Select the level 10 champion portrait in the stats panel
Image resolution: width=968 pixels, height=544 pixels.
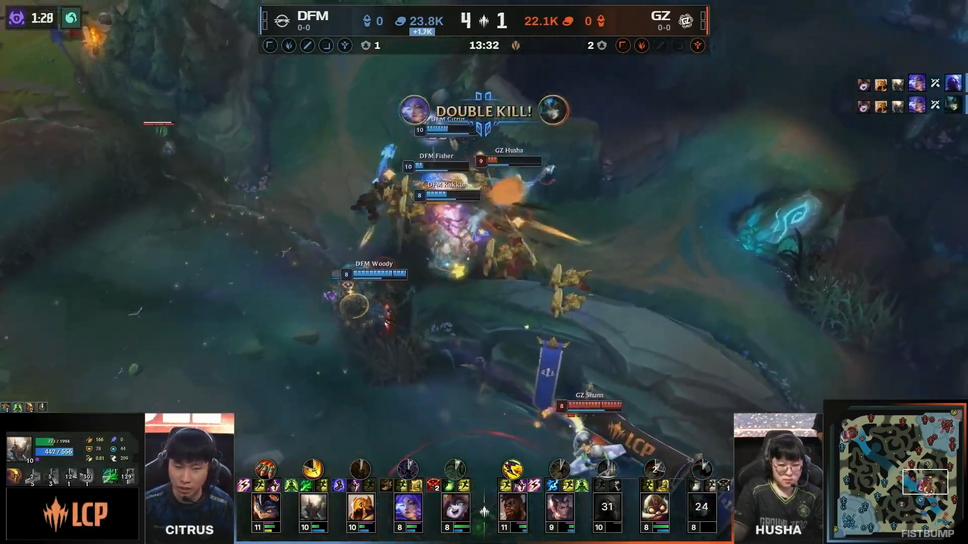coord(19,449)
